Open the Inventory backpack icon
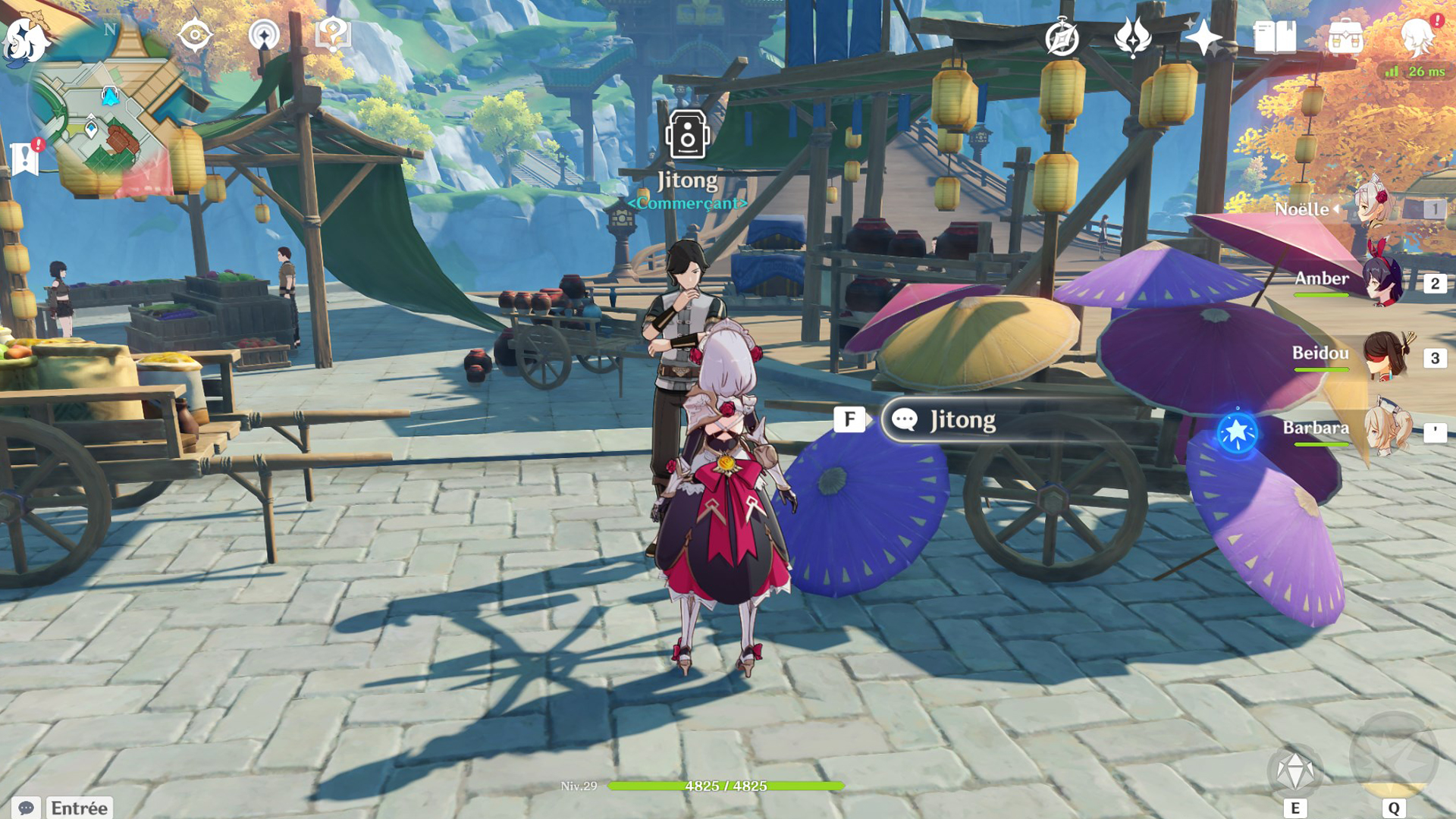 click(x=1345, y=37)
